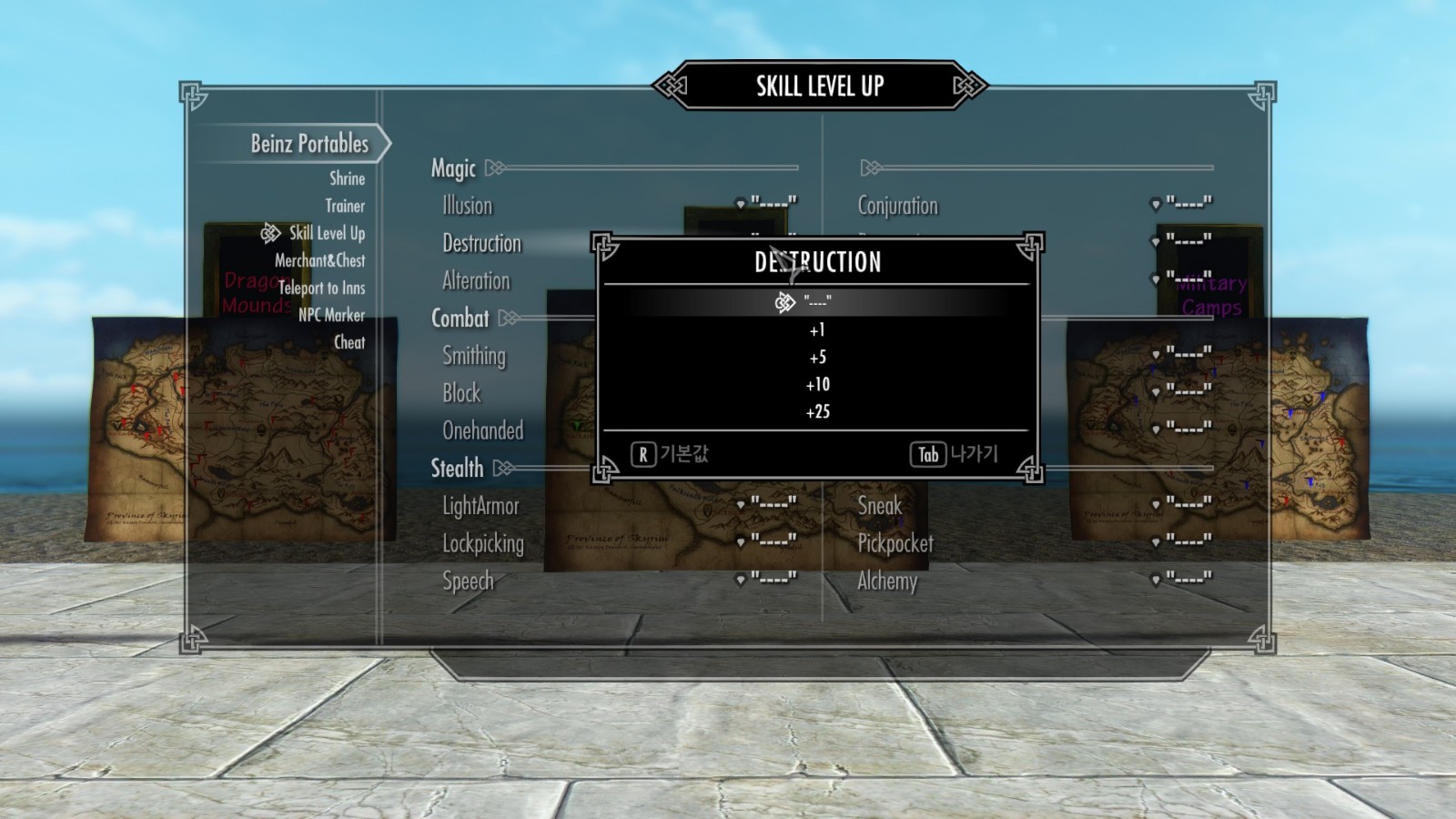Choose the +1 option in Destruction popup
Viewport: 1456px width, 819px height.
(817, 330)
